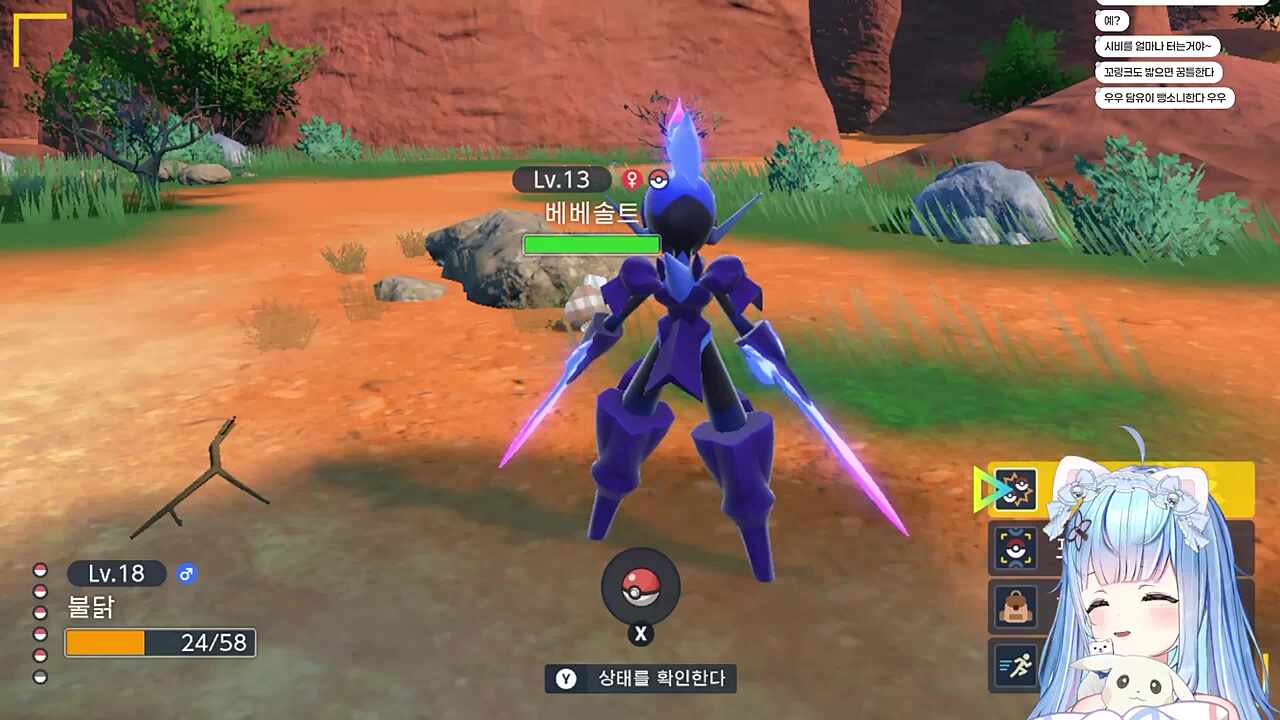Viewport: 1280px width, 720px height.
Task: Click the female symbol next to Lv.13
Action: [x=634, y=180]
